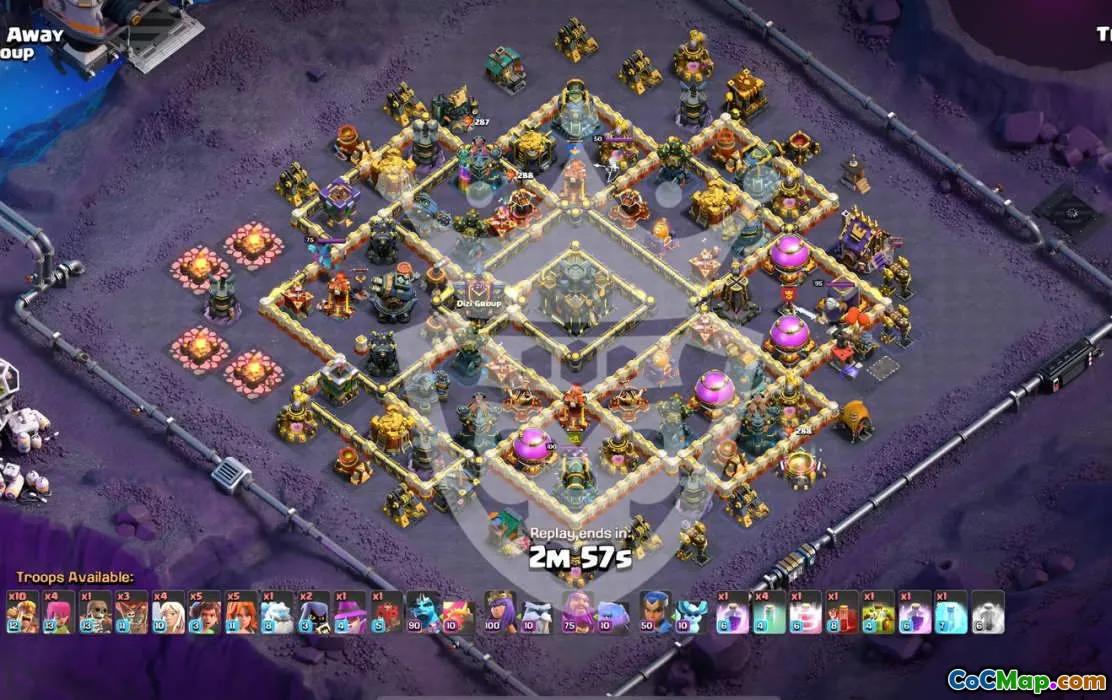Viewport: 1112px width, 700px height.
Task: Pick the greyed-out white spell slot
Action: (x=987, y=612)
